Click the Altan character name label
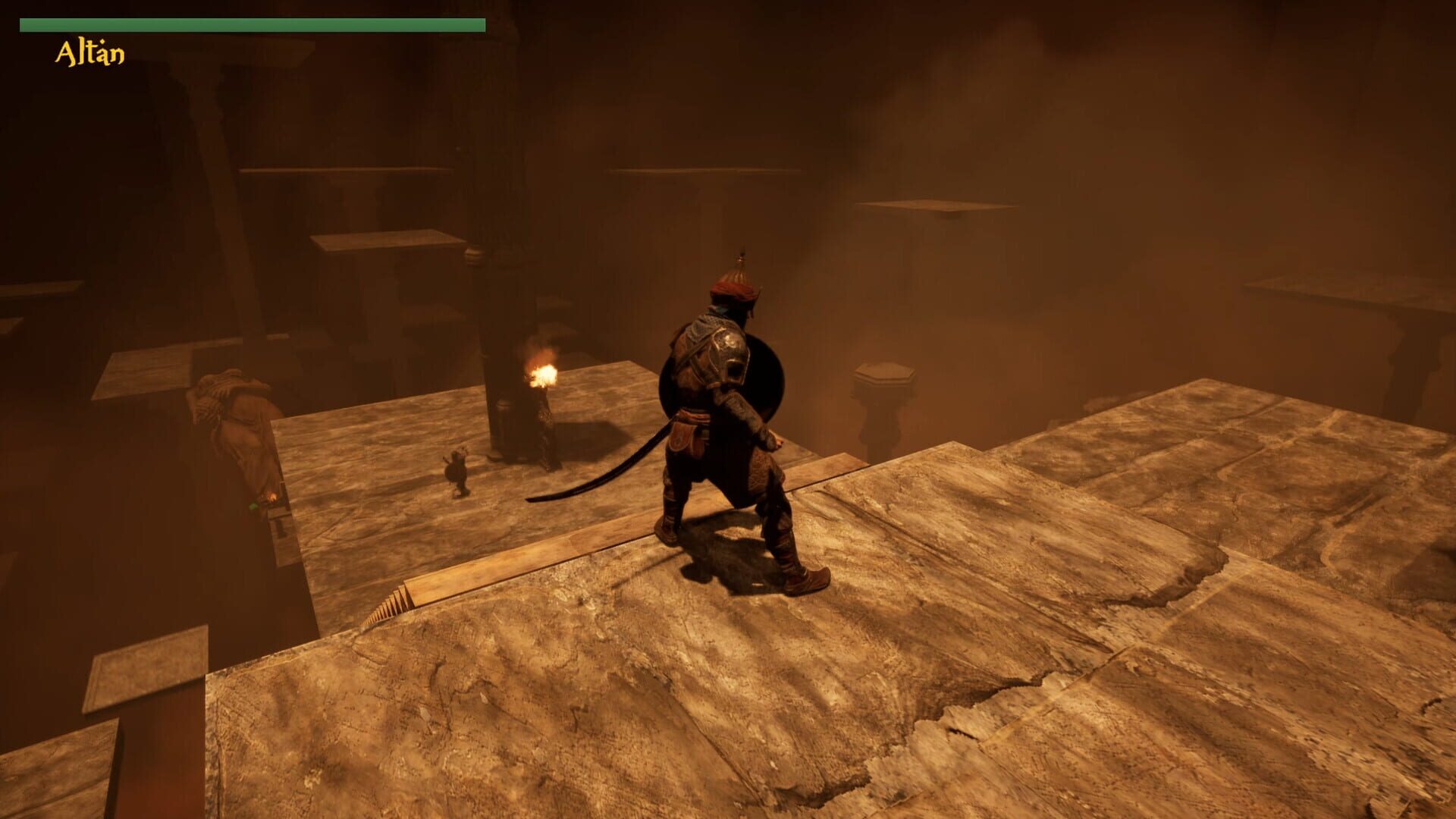The height and width of the screenshot is (819, 1456). coord(87,52)
